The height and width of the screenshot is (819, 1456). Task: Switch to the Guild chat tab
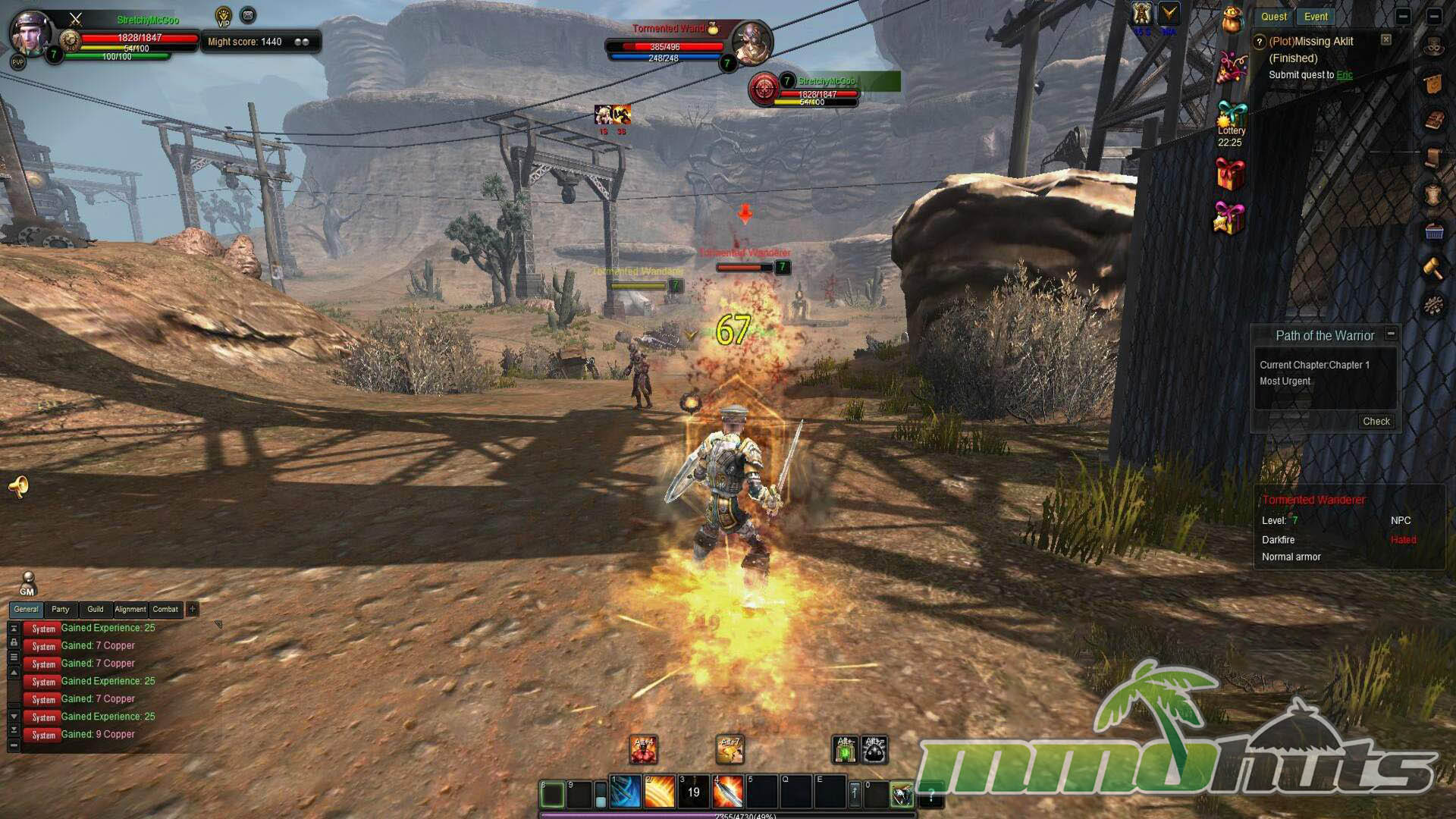96,609
